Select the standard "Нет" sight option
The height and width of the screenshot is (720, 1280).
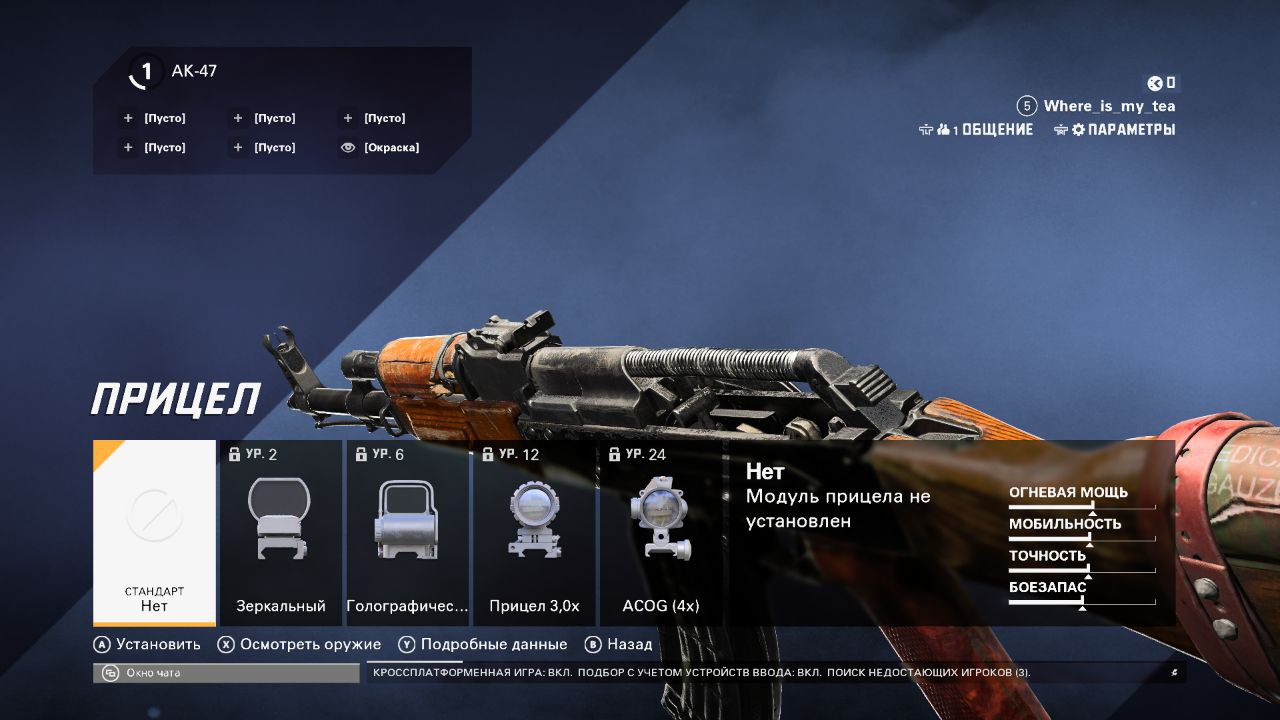point(154,533)
